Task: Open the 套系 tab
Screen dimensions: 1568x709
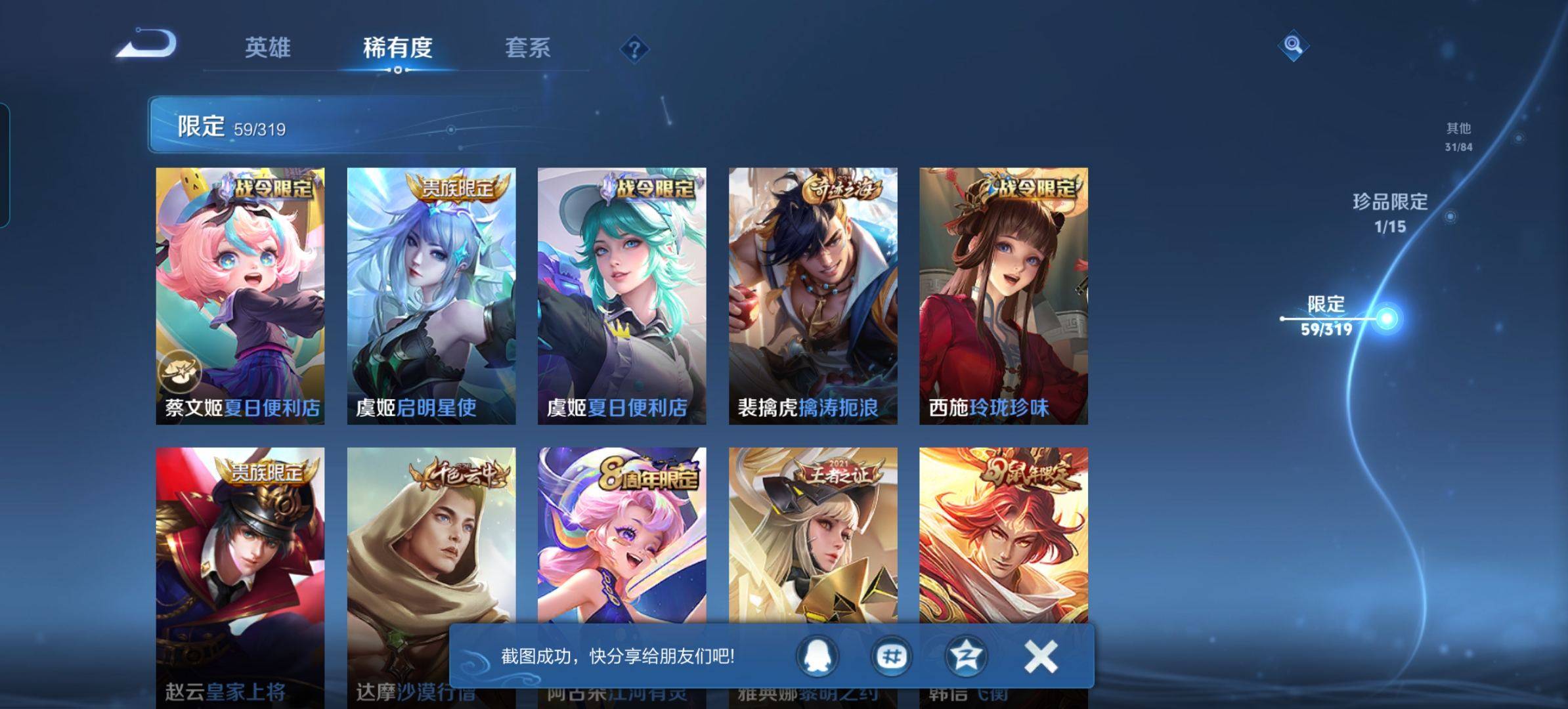Action: pos(527,48)
